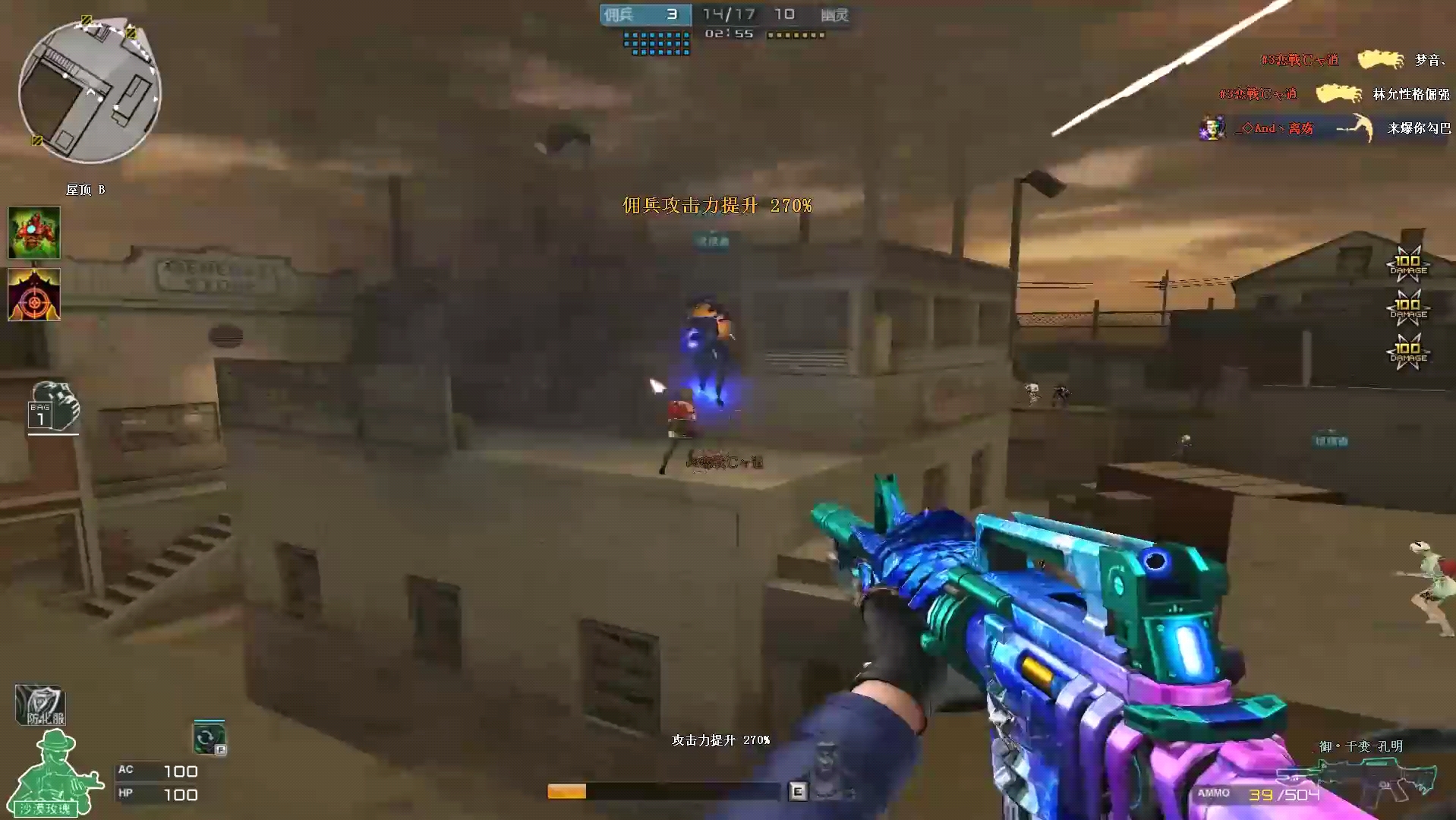The height and width of the screenshot is (820, 1456).
Task: Open the BAG 1 backpack icon
Action: (53, 408)
